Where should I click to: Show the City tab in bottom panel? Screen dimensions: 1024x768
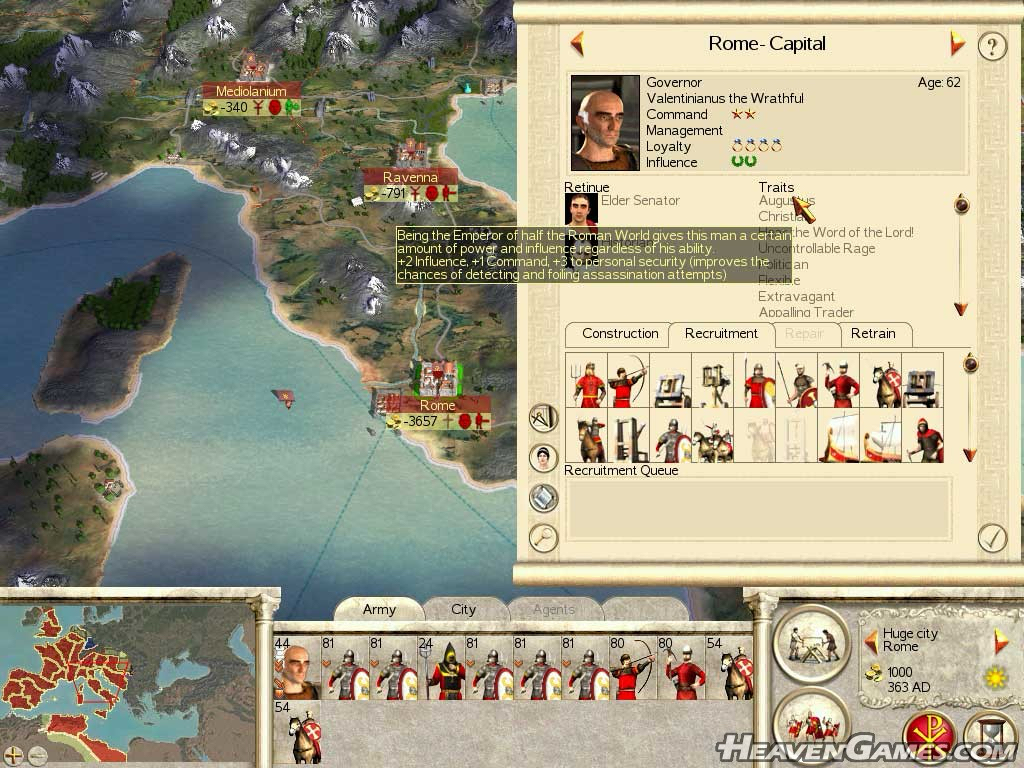point(463,609)
